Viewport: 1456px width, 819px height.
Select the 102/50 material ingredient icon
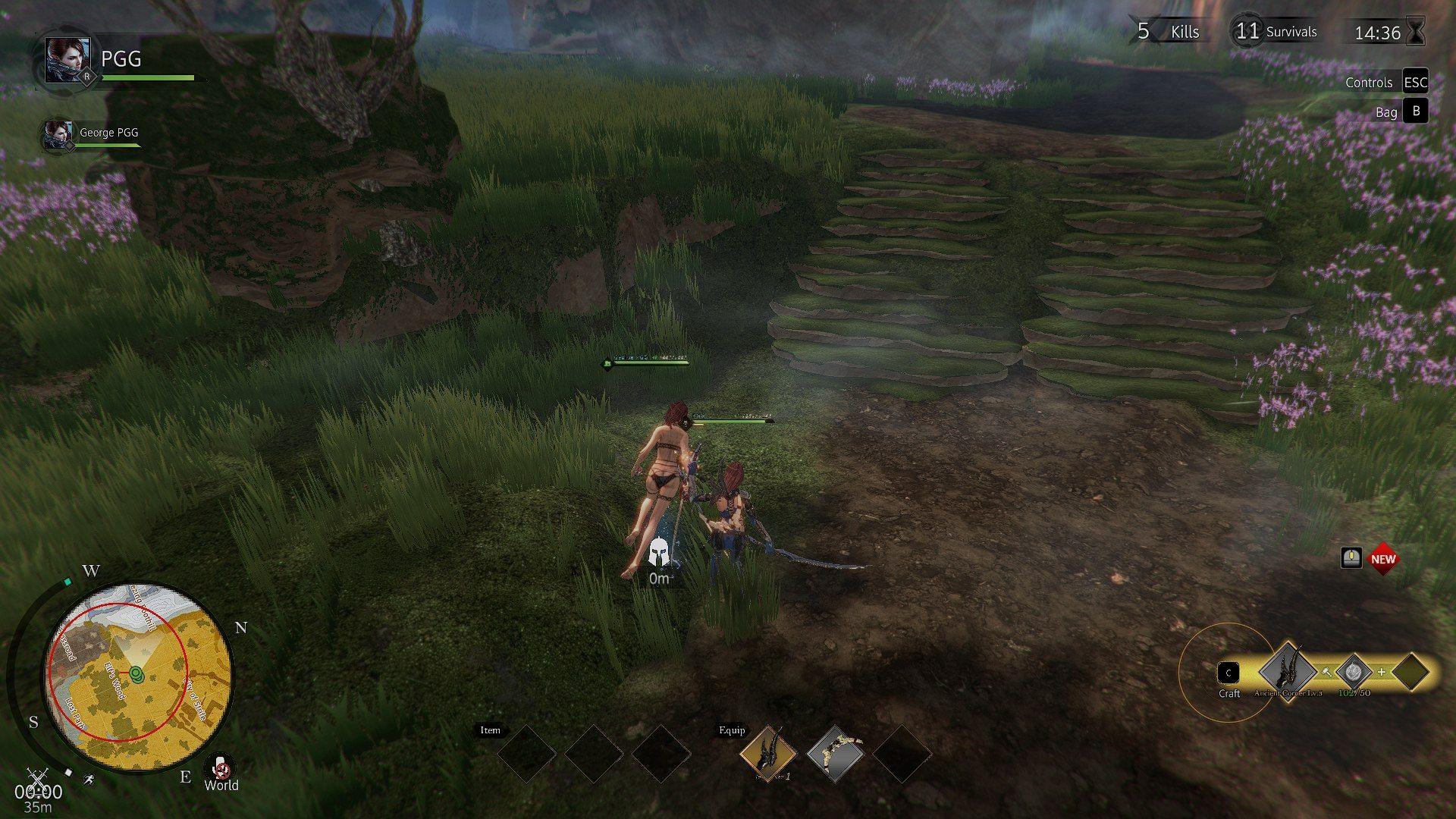pyautogui.click(x=1354, y=672)
